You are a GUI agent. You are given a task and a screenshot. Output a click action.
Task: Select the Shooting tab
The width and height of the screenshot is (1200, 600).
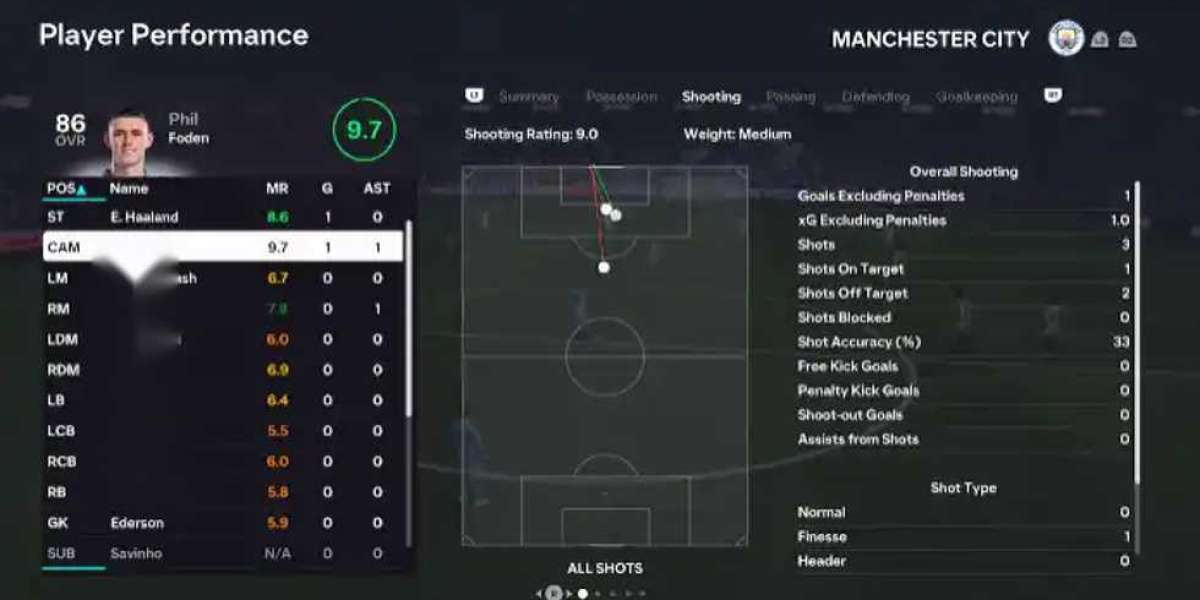(711, 97)
